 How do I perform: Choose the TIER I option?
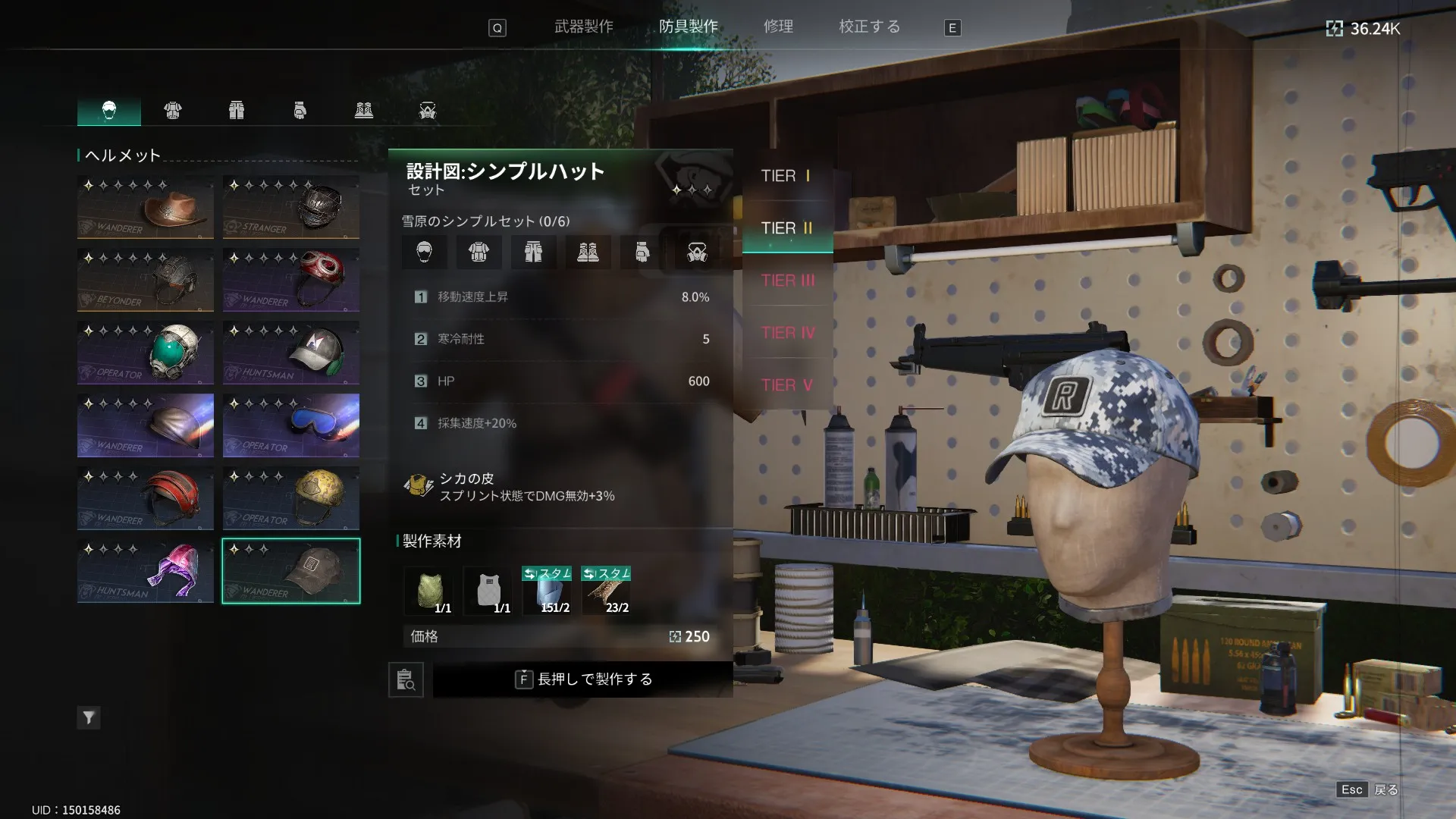pyautogui.click(x=786, y=176)
